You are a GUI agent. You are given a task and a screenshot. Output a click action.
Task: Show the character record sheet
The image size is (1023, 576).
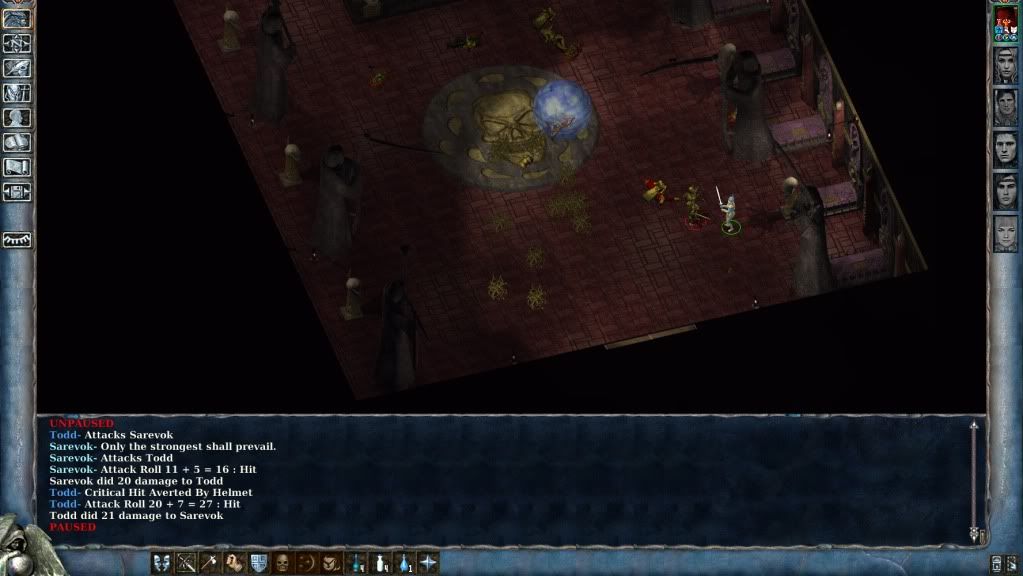pyautogui.click(x=17, y=118)
